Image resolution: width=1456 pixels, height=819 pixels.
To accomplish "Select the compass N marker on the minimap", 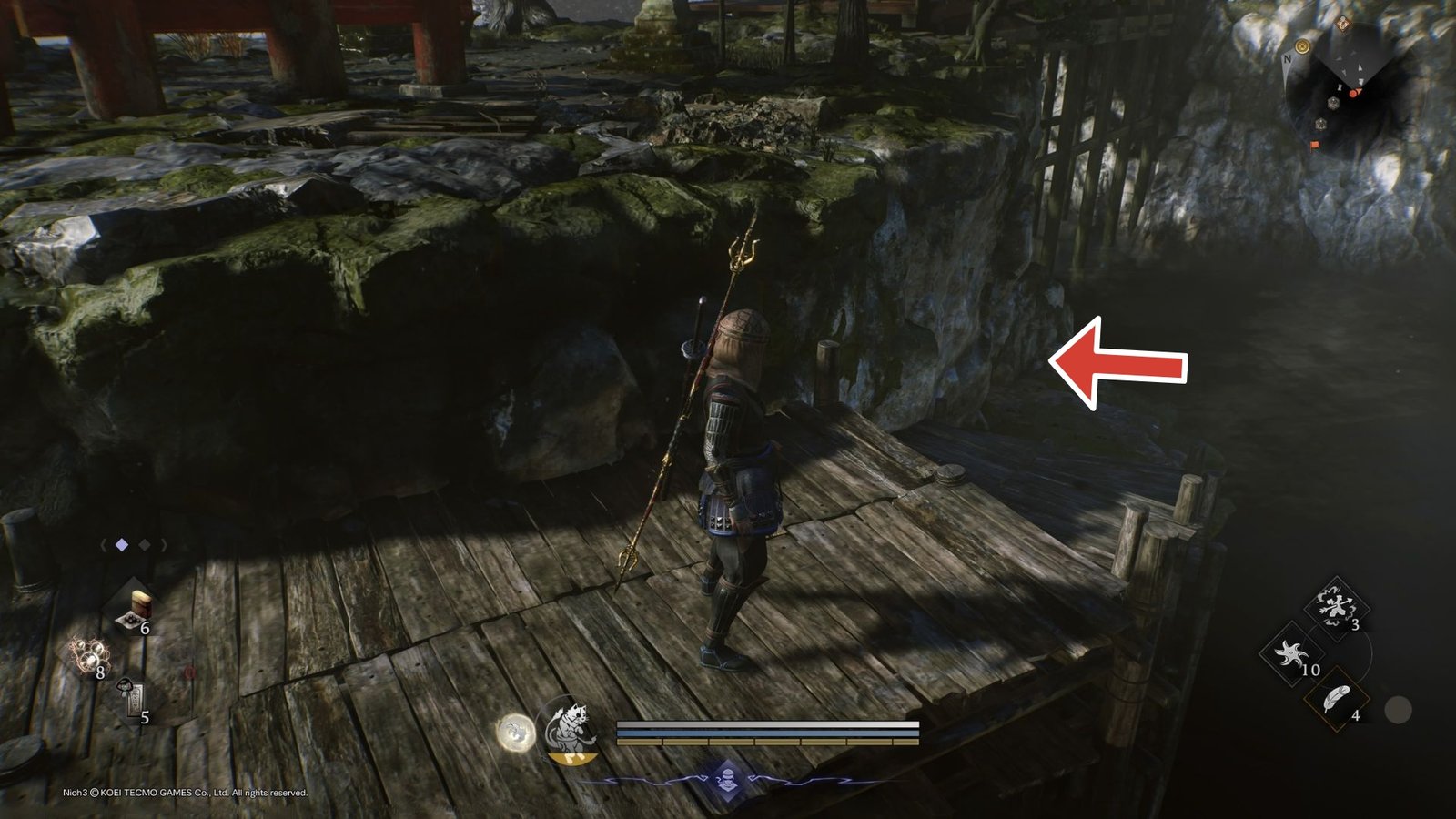I will [1288, 59].
